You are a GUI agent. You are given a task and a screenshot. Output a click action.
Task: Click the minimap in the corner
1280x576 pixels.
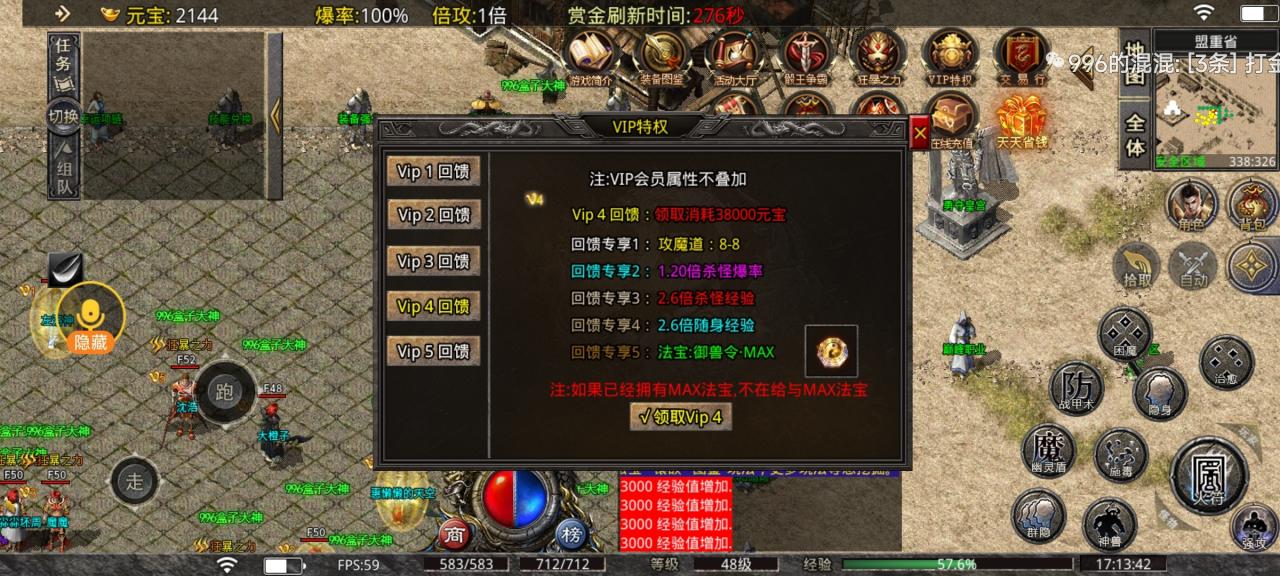tap(1216, 110)
